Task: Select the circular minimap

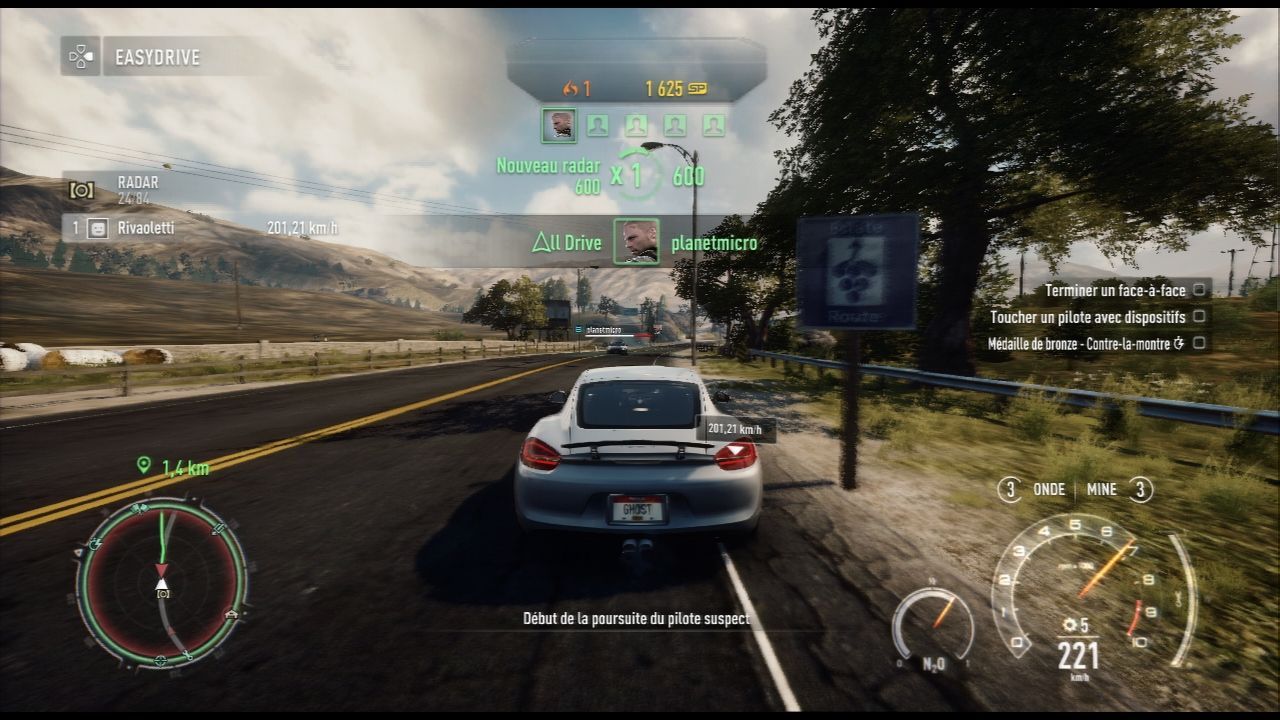Action: click(161, 582)
